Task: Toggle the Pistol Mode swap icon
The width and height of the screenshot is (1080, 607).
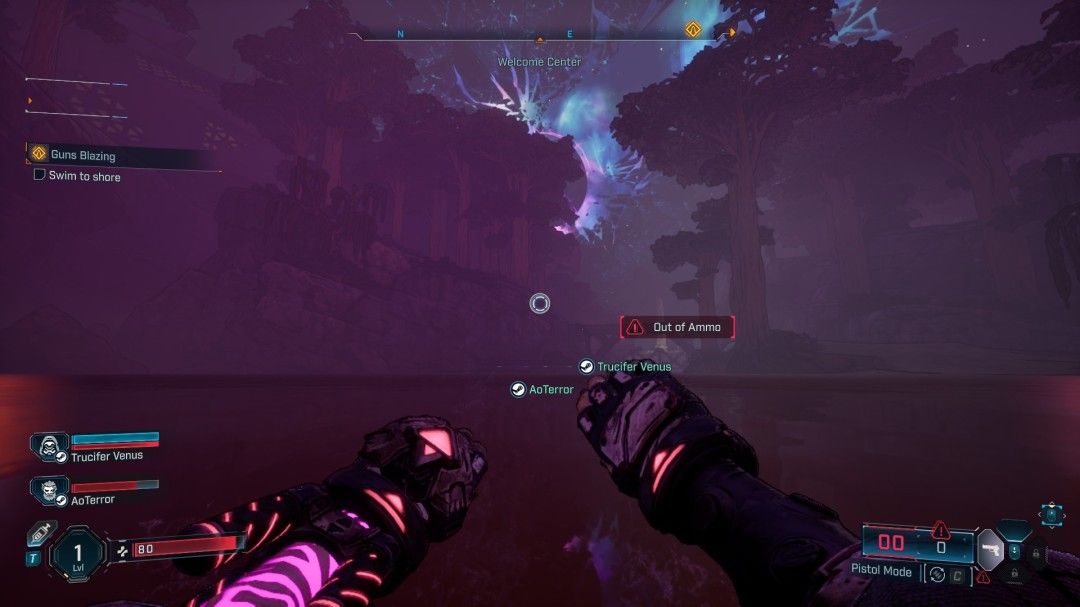Action: click(x=936, y=574)
